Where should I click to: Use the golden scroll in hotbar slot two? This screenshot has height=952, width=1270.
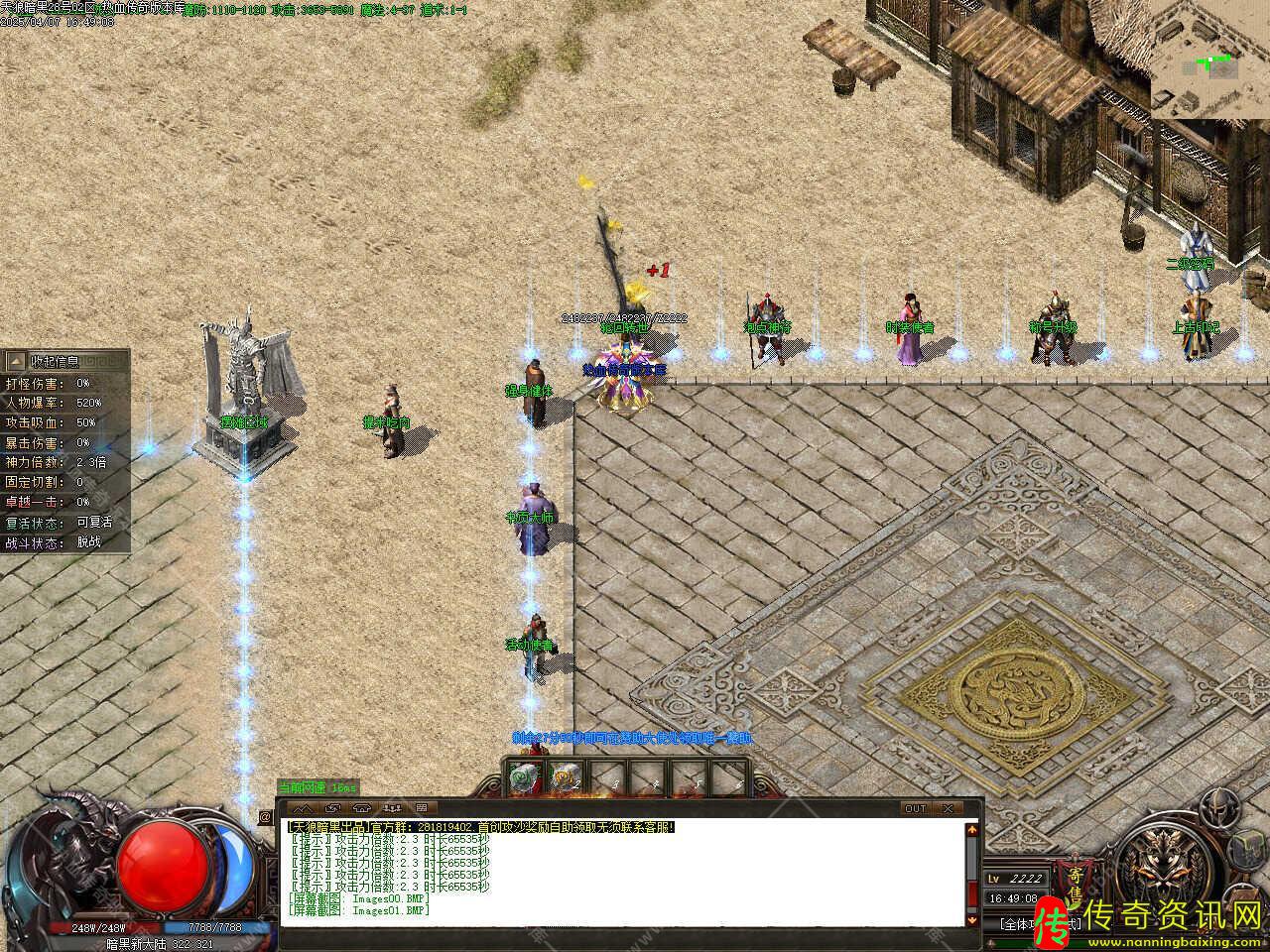pos(563,778)
